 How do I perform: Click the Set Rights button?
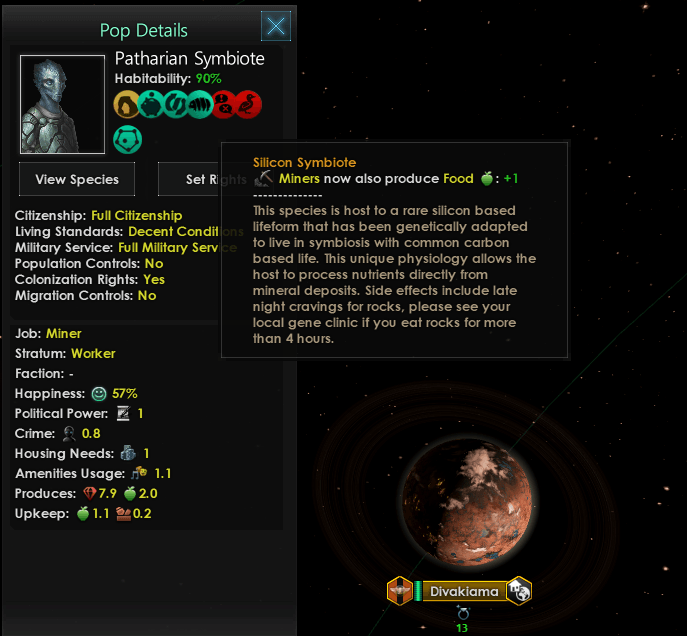coord(190,180)
